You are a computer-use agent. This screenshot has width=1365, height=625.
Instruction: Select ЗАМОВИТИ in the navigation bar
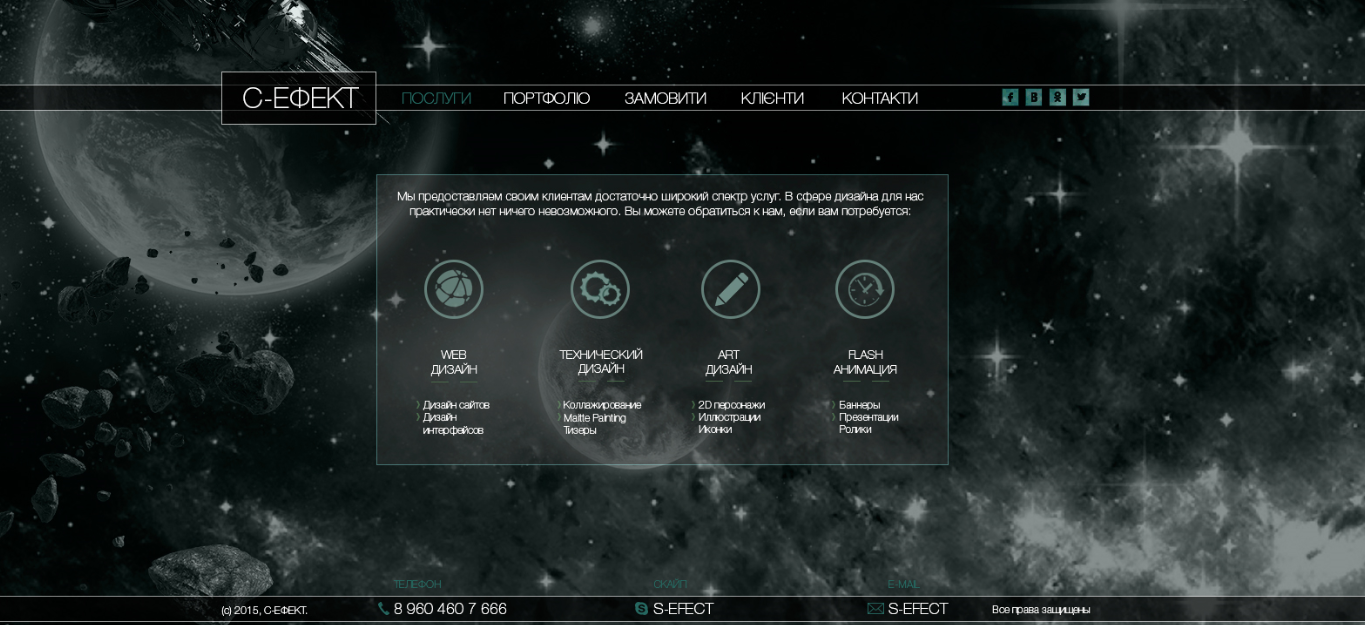pyautogui.click(x=665, y=98)
